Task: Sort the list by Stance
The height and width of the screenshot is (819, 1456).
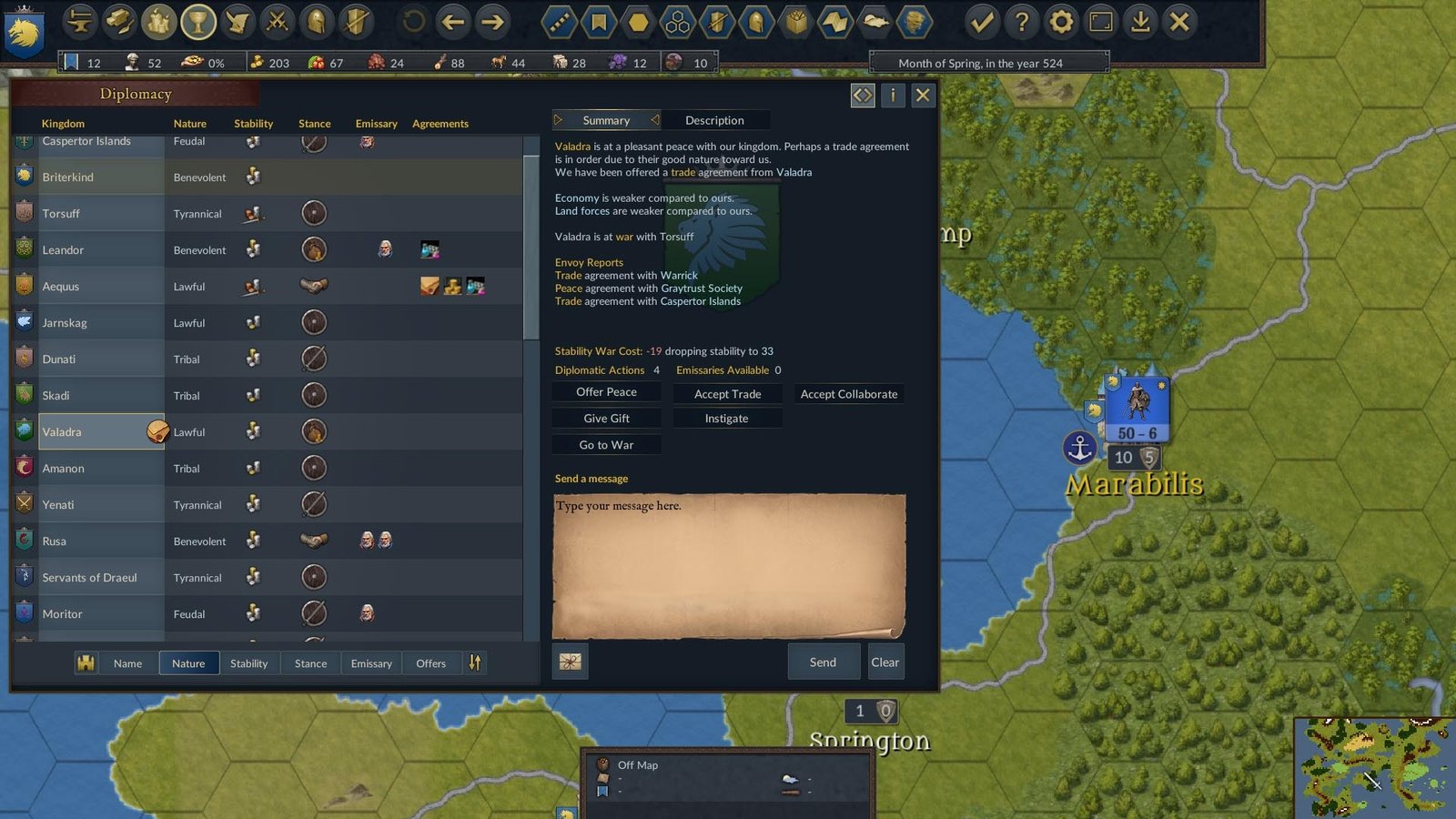Action: click(x=310, y=663)
